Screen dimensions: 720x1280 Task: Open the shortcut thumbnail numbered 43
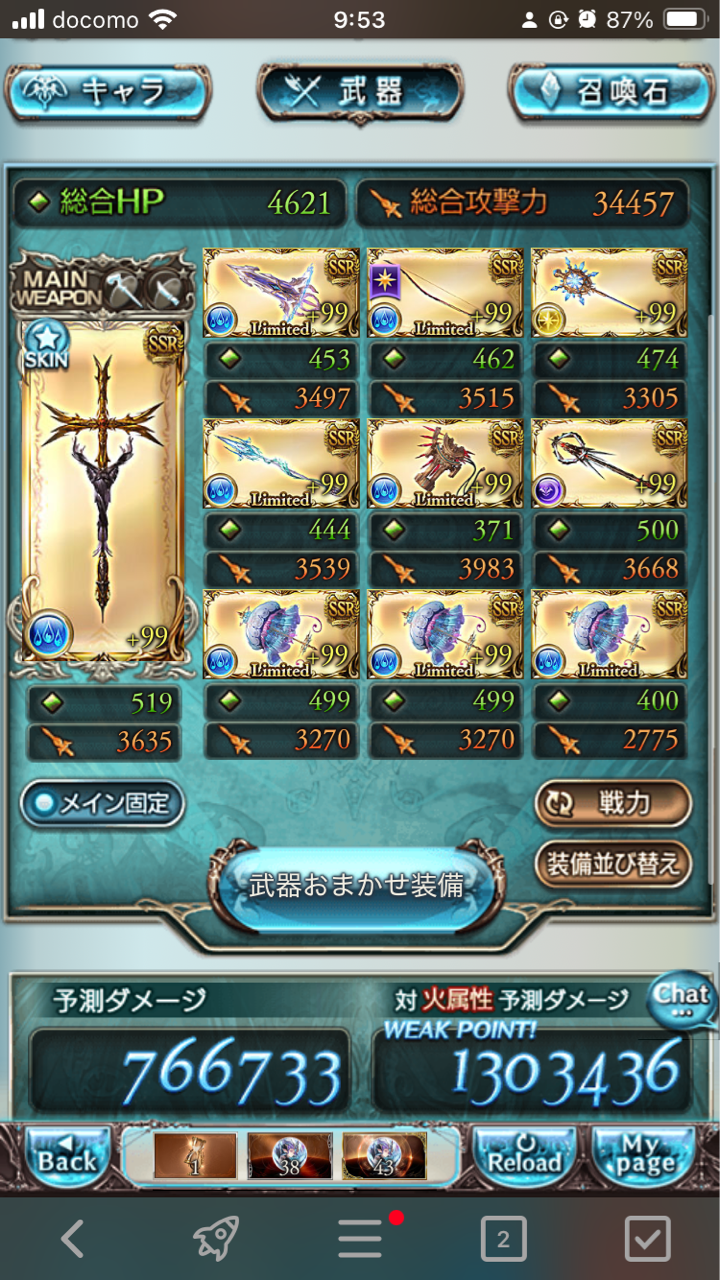point(384,1155)
